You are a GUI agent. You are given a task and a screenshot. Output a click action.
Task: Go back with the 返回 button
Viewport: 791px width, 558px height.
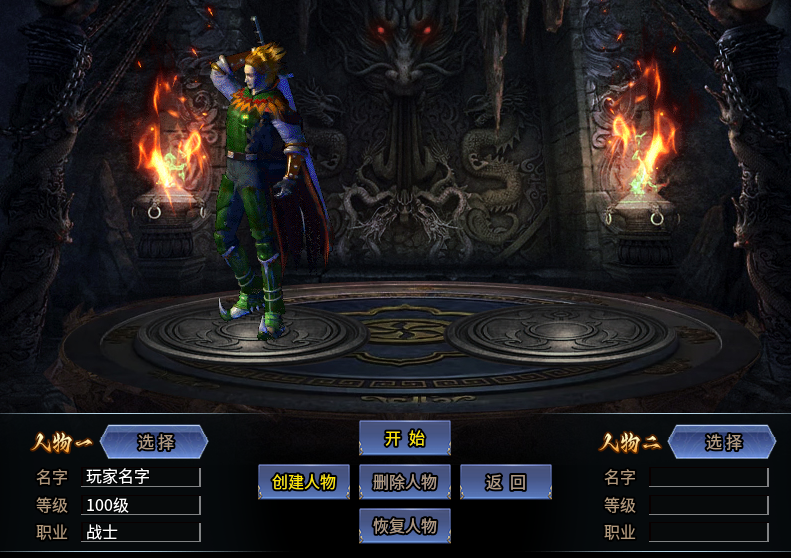506,482
